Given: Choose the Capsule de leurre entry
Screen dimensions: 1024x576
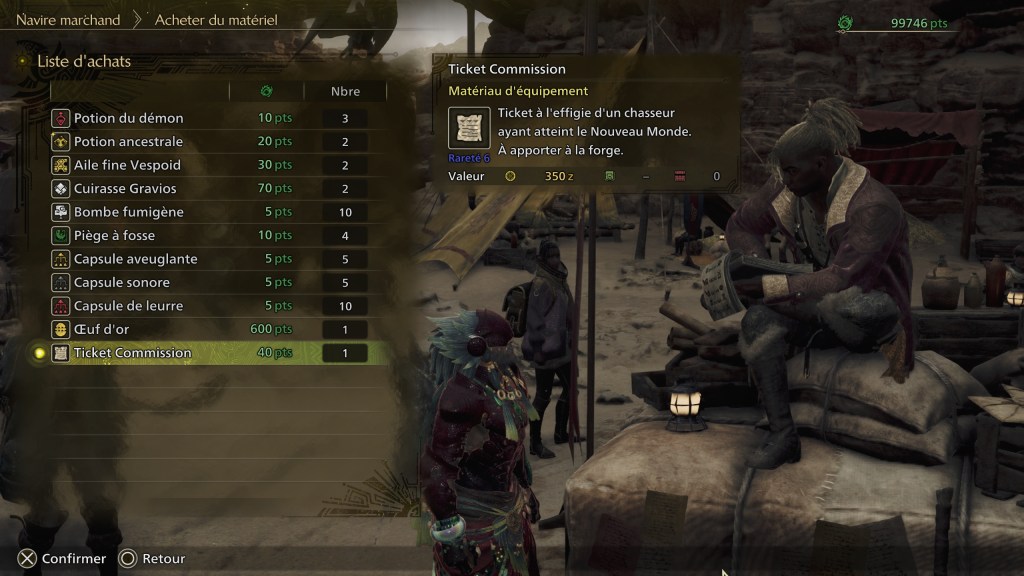Looking at the screenshot, I should (x=128, y=306).
